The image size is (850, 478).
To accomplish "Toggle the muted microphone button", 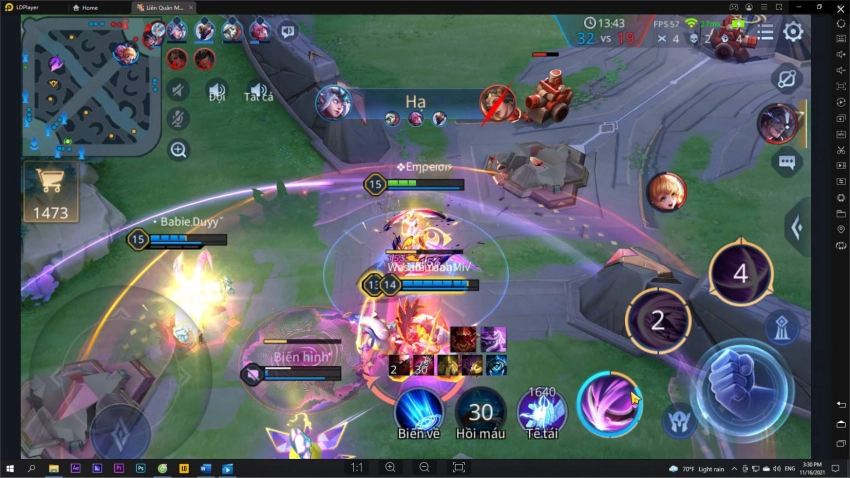I will [x=178, y=119].
